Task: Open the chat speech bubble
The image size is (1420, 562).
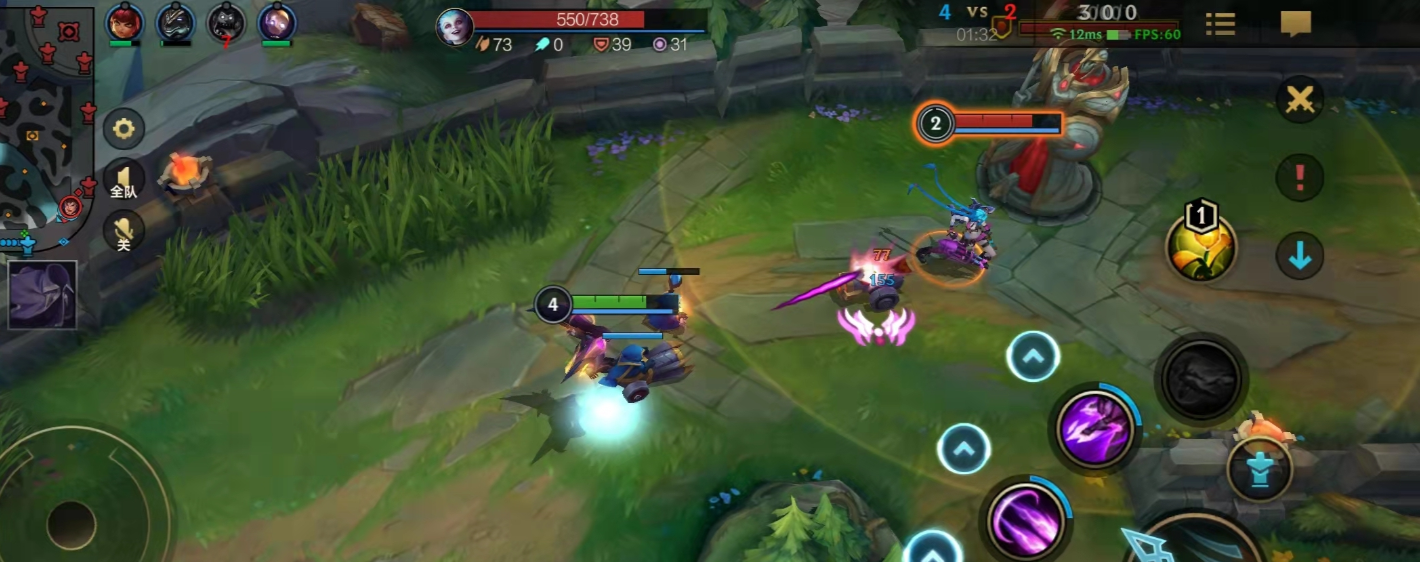Action: coord(1295,24)
